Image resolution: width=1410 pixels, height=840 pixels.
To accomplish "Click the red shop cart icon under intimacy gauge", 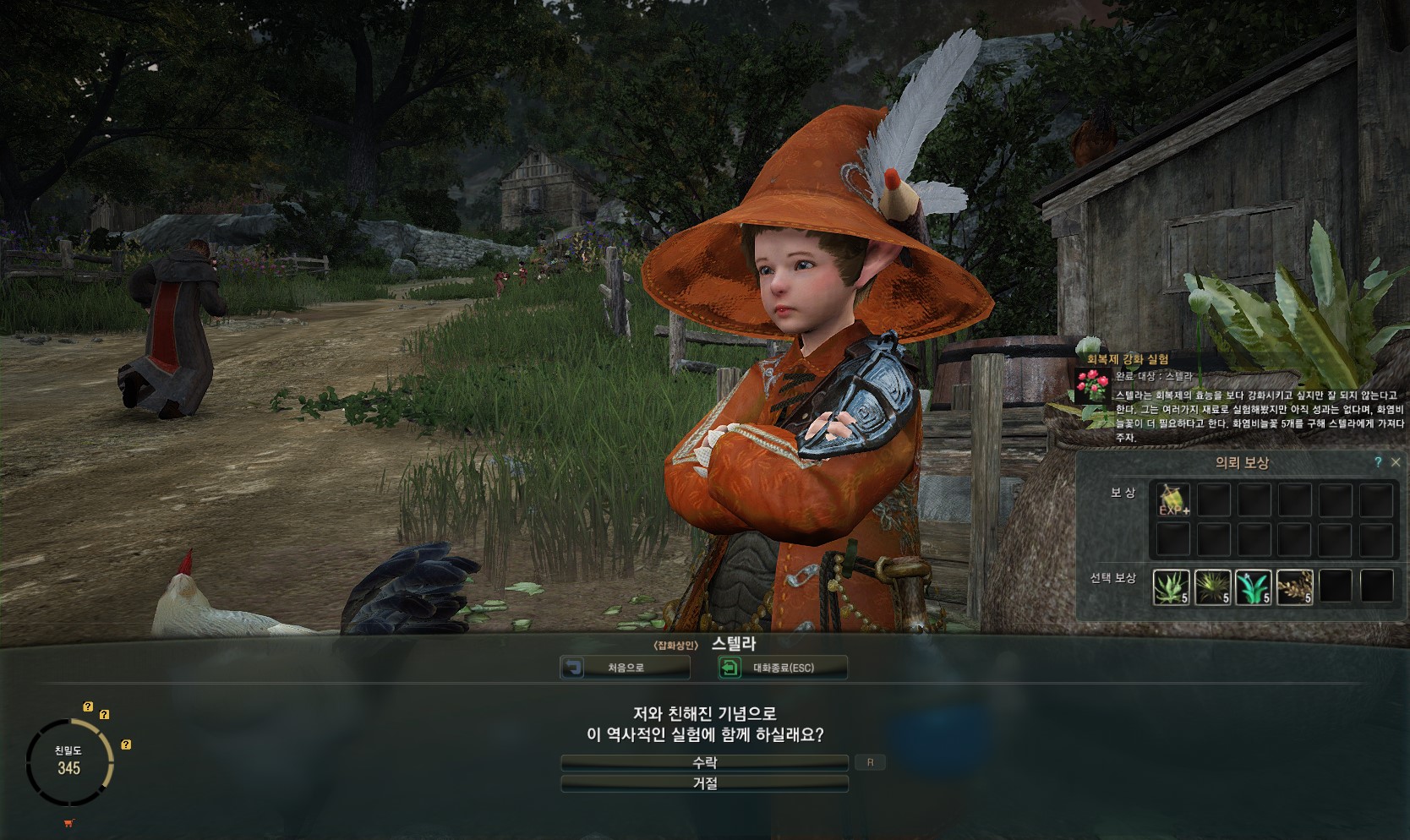I will (x=68, y=823).
